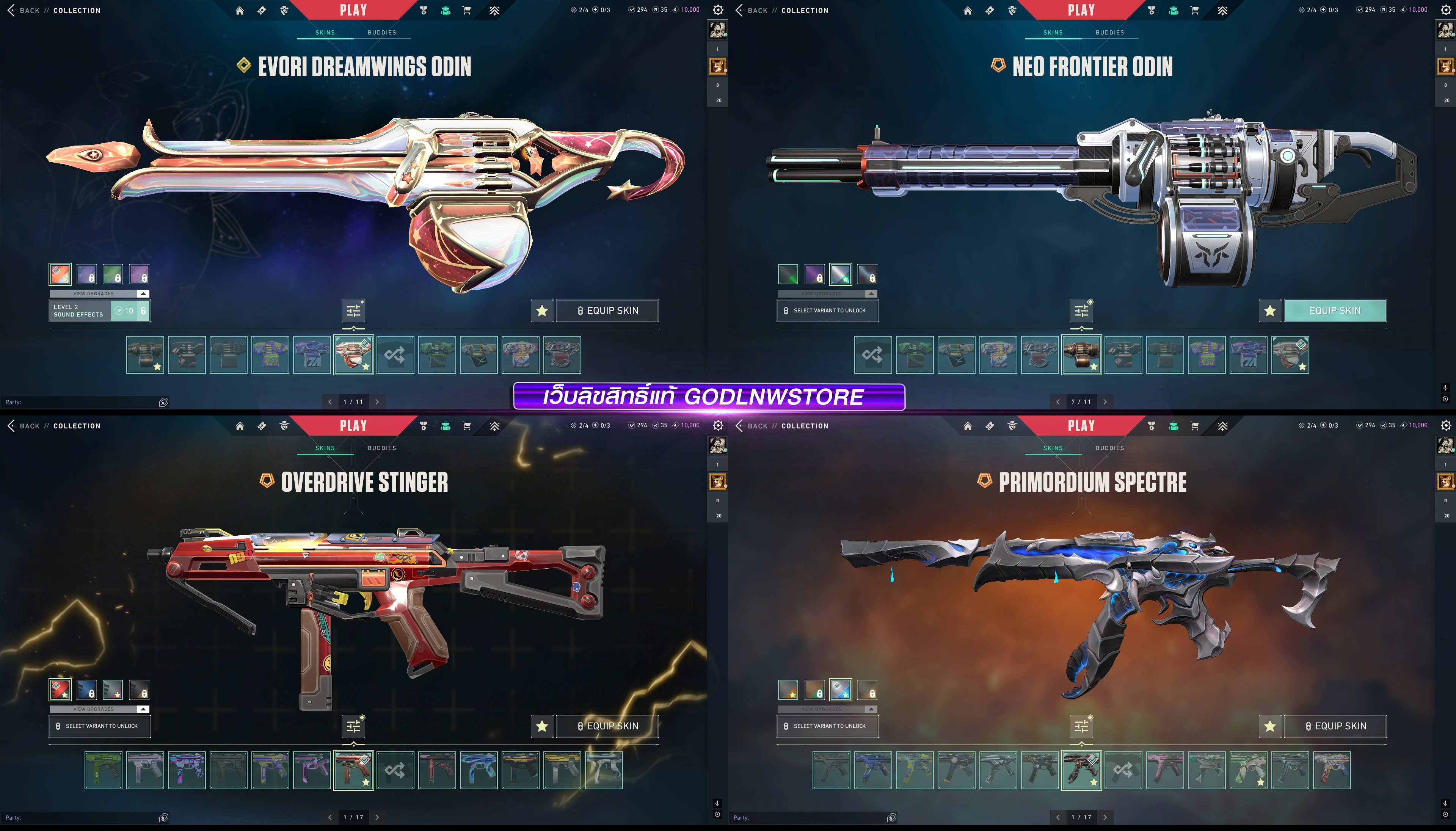The width and height of the screenshot is (1456, 831).
Task: Equip the Overdrive Stinger skin
Action: (x=607, y=726)
